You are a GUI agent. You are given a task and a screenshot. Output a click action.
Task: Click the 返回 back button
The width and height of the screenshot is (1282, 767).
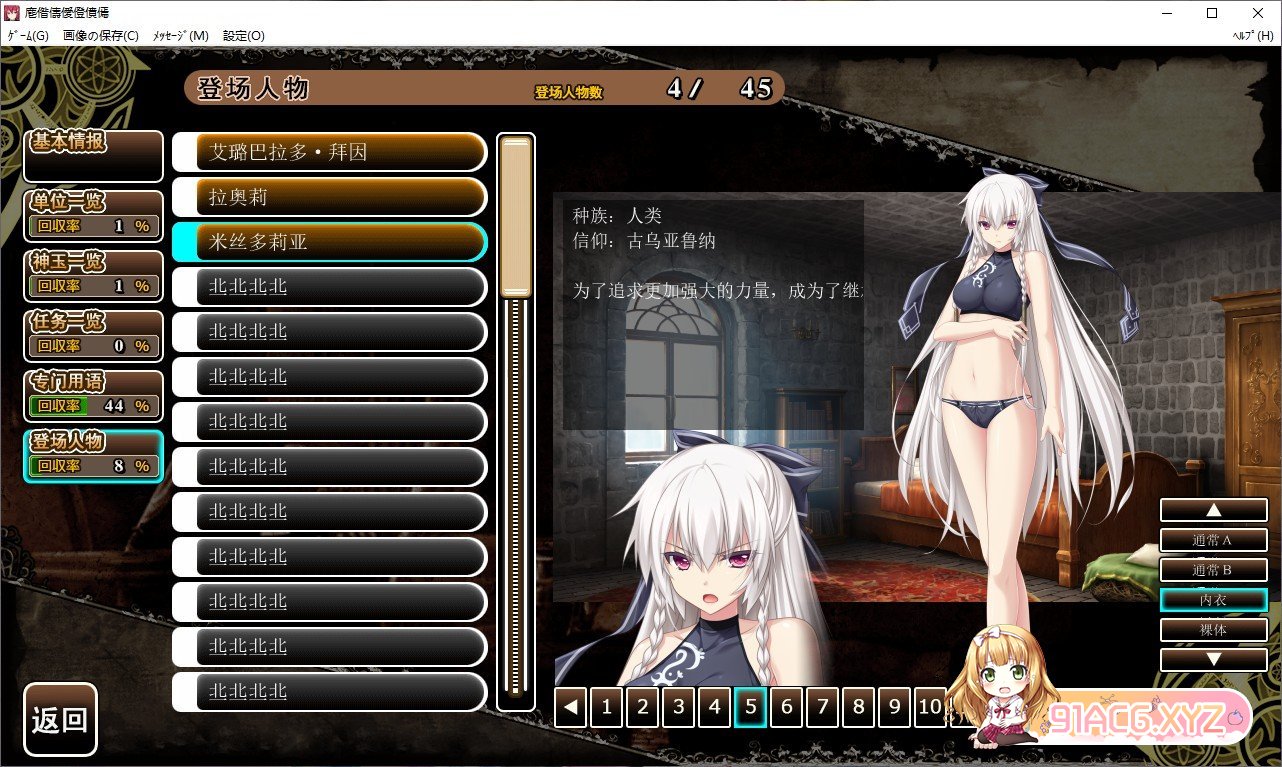60,719
